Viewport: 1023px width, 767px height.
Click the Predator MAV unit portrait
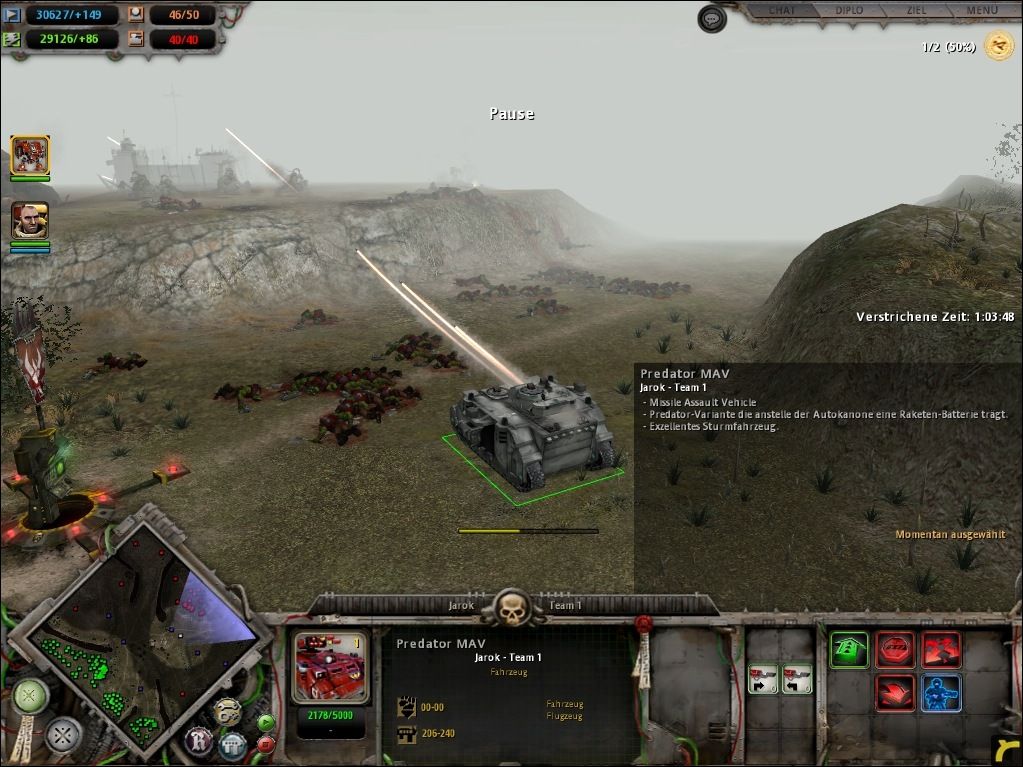[x=329, y=666]
